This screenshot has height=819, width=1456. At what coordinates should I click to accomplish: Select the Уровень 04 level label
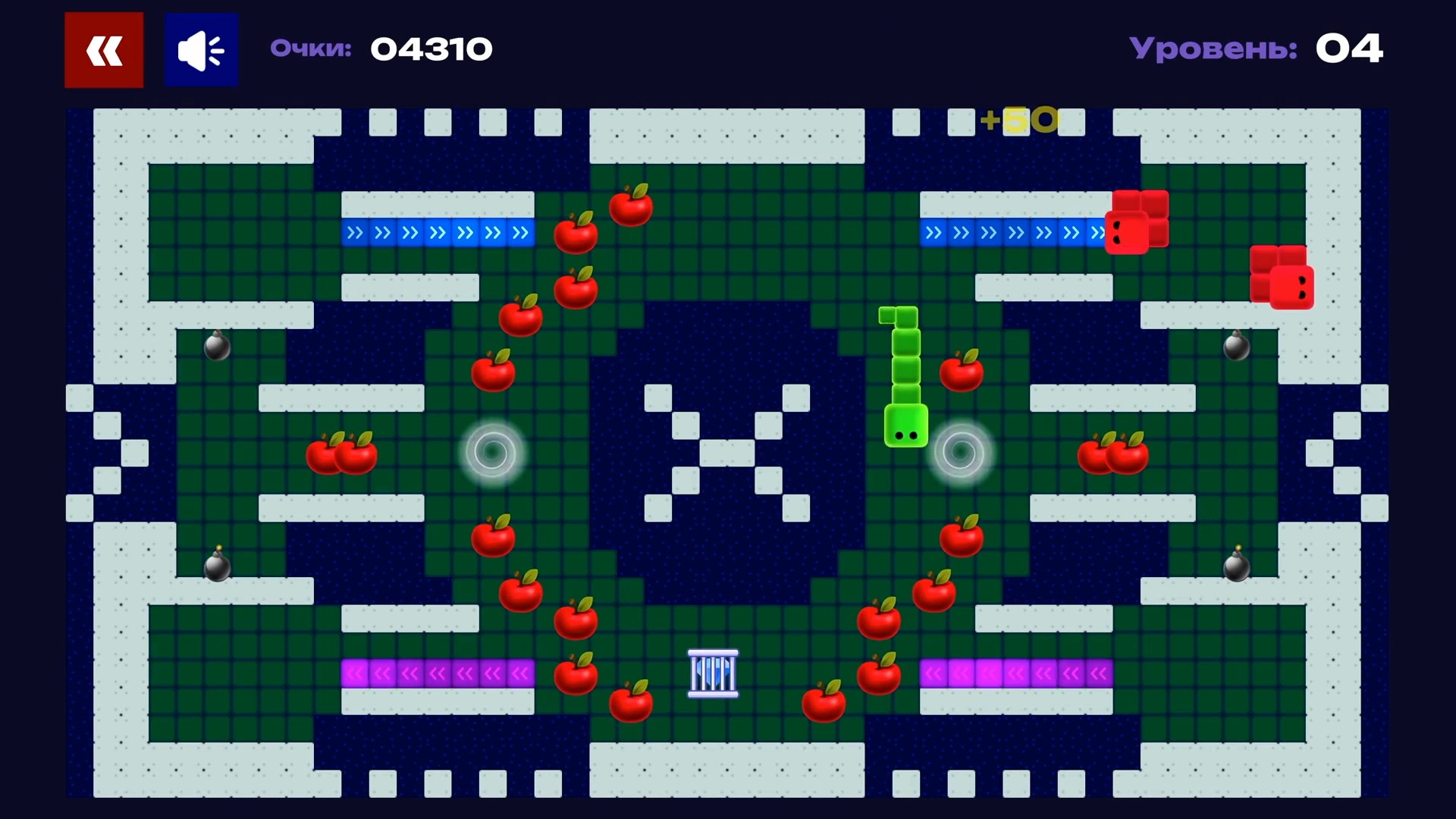click(1255, 48)
